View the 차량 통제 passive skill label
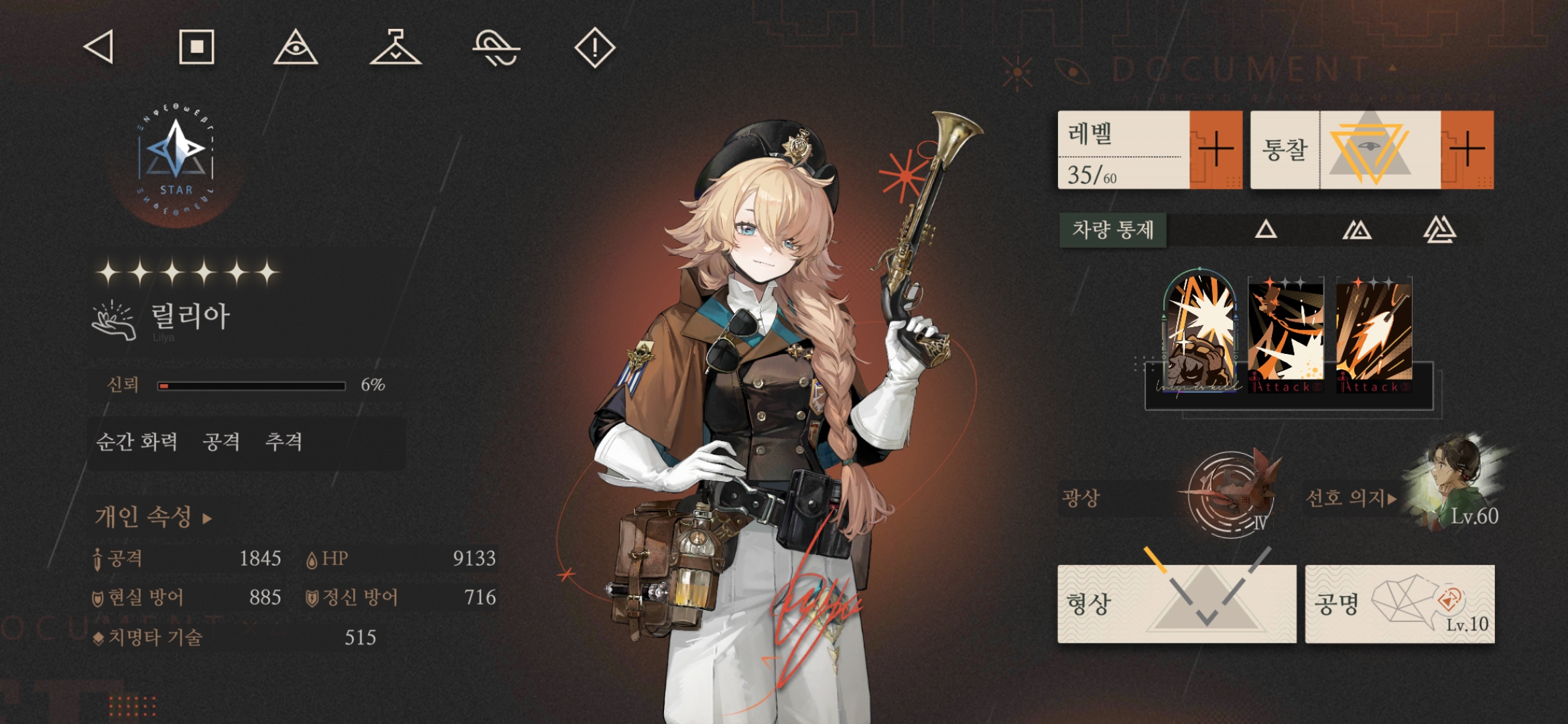Screen dimensions: 1568x724 pos(1112,230)
